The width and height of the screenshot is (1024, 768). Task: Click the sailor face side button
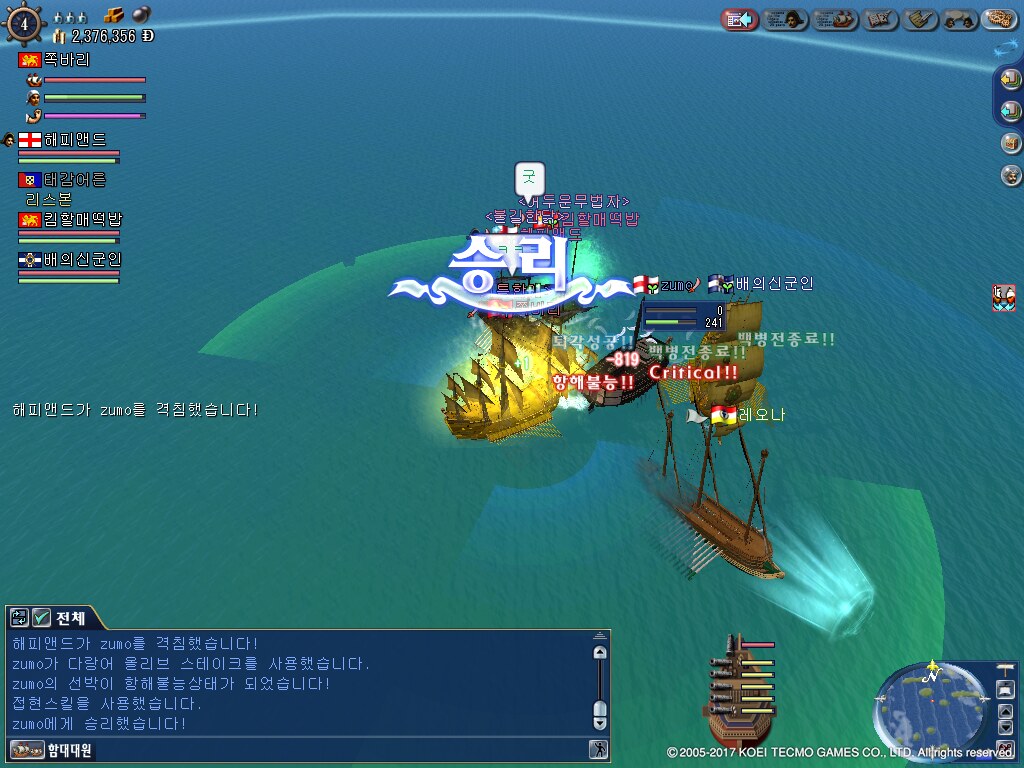click(x=1011, y=176)
